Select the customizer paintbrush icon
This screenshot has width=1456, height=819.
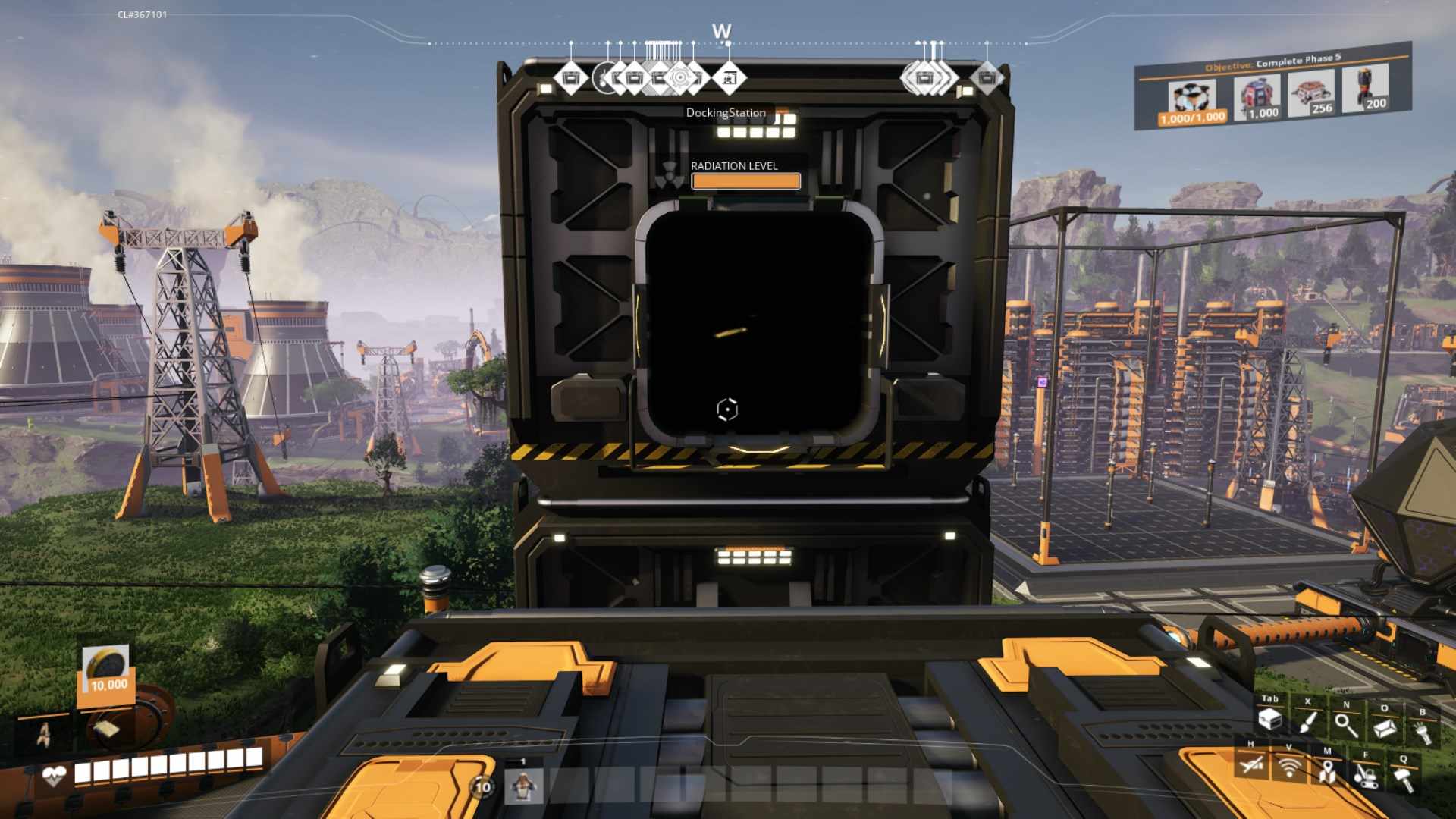(x=1307, y=722)
